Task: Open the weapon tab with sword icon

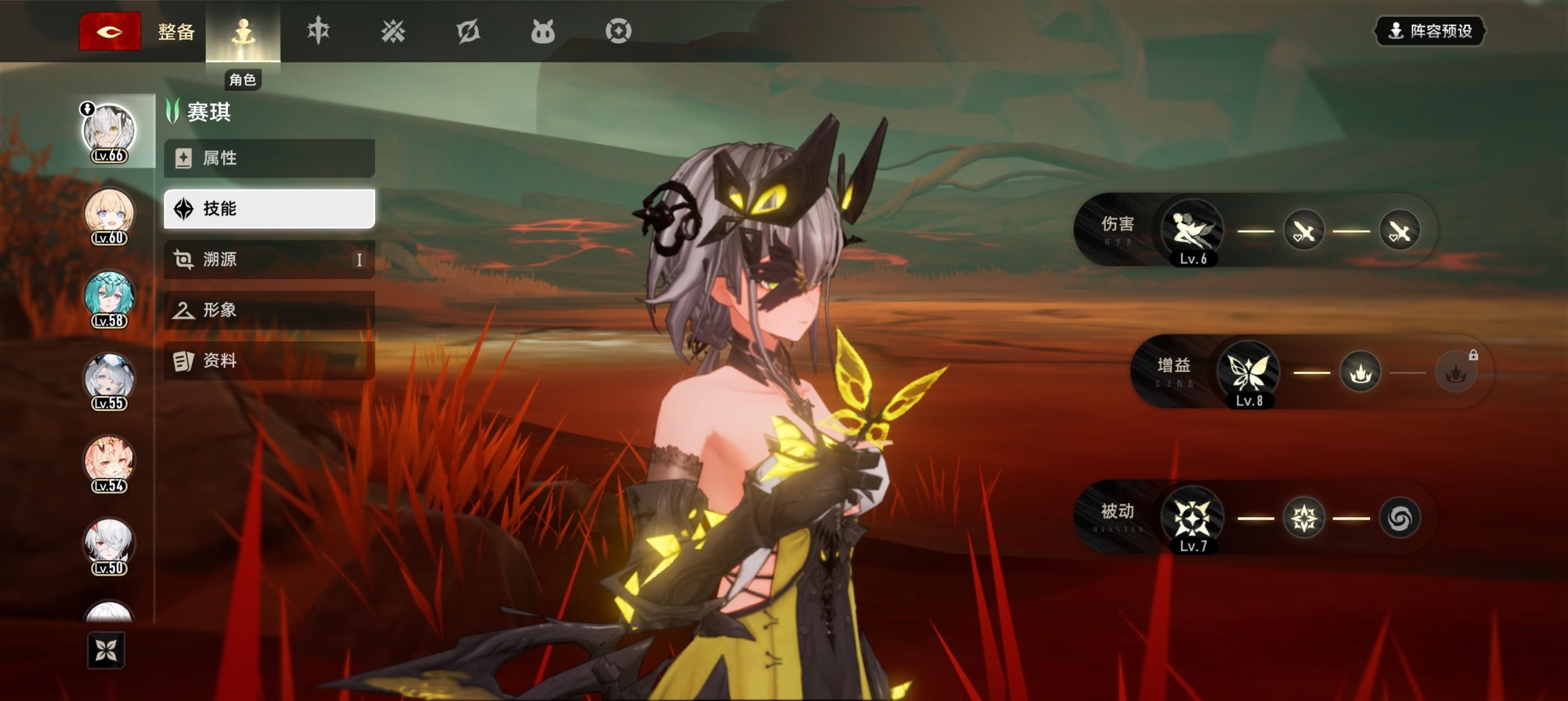Action: click(x=318, y=31)
